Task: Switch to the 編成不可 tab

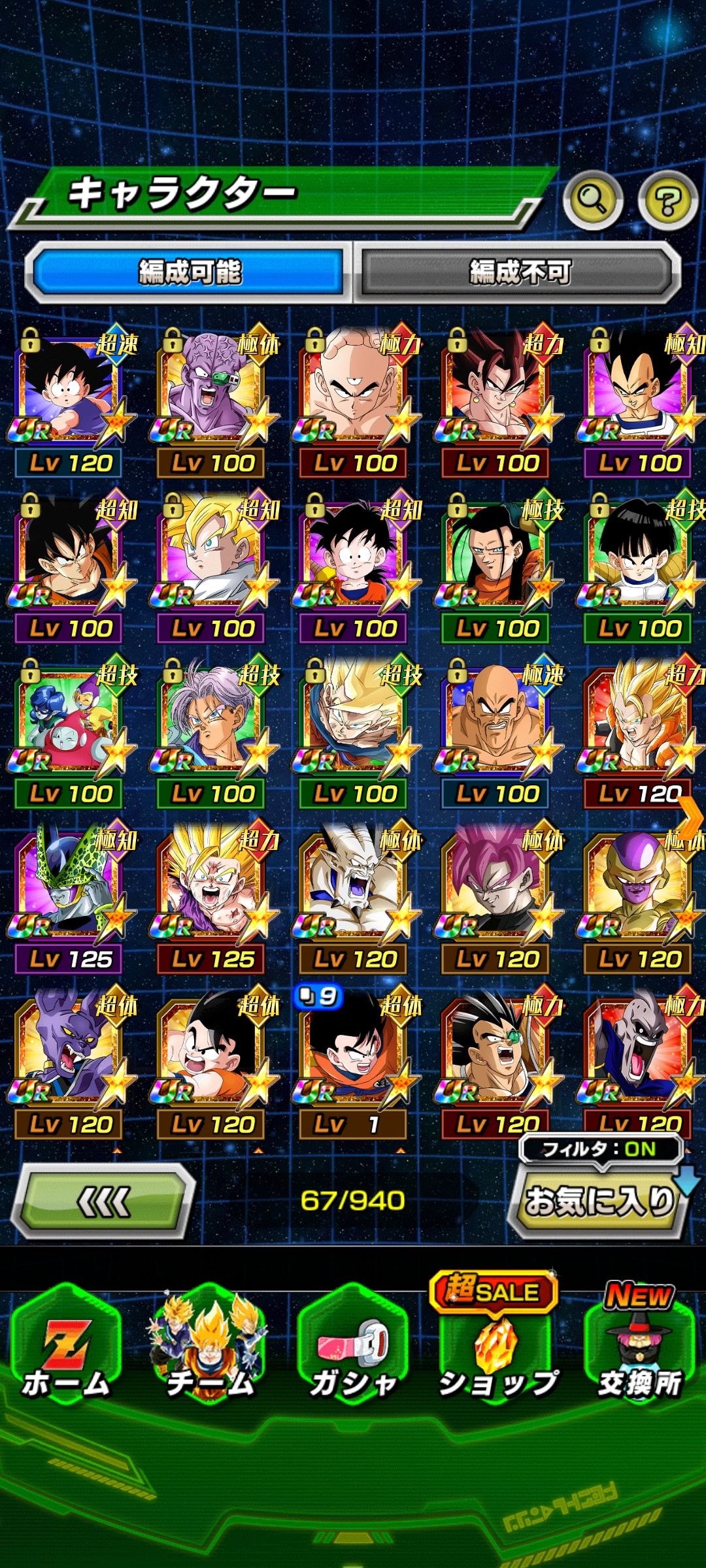Action: 519,272
